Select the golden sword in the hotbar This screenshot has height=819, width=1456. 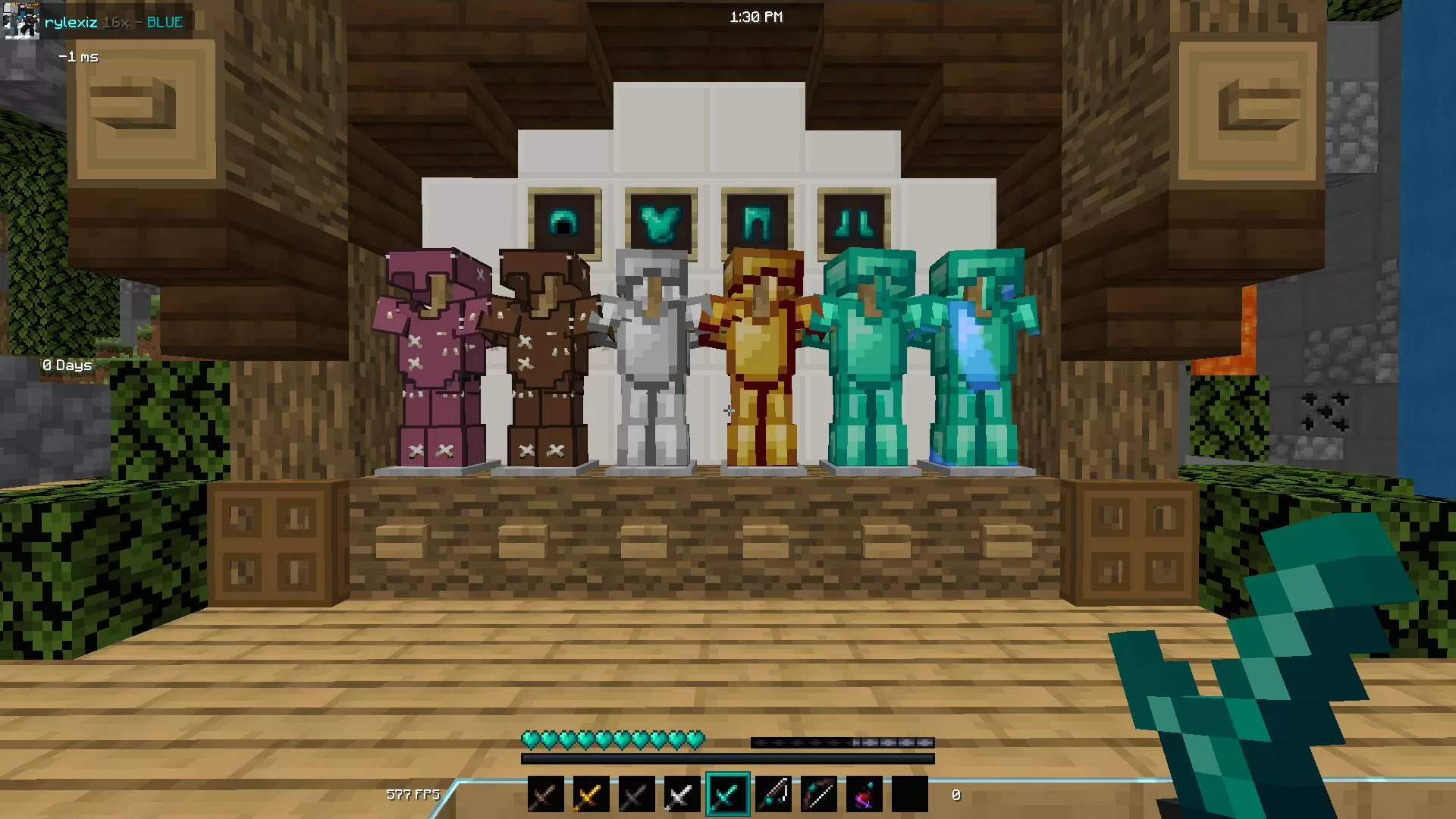592,793
